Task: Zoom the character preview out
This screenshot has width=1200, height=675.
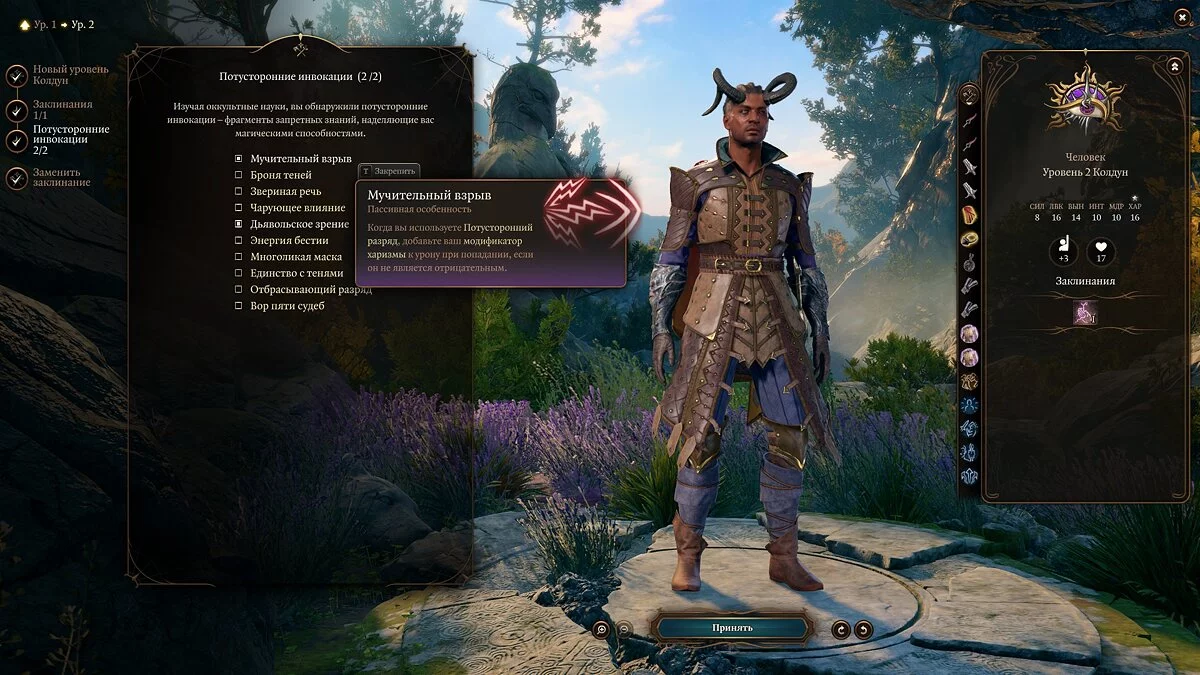Action: point(624,629)
